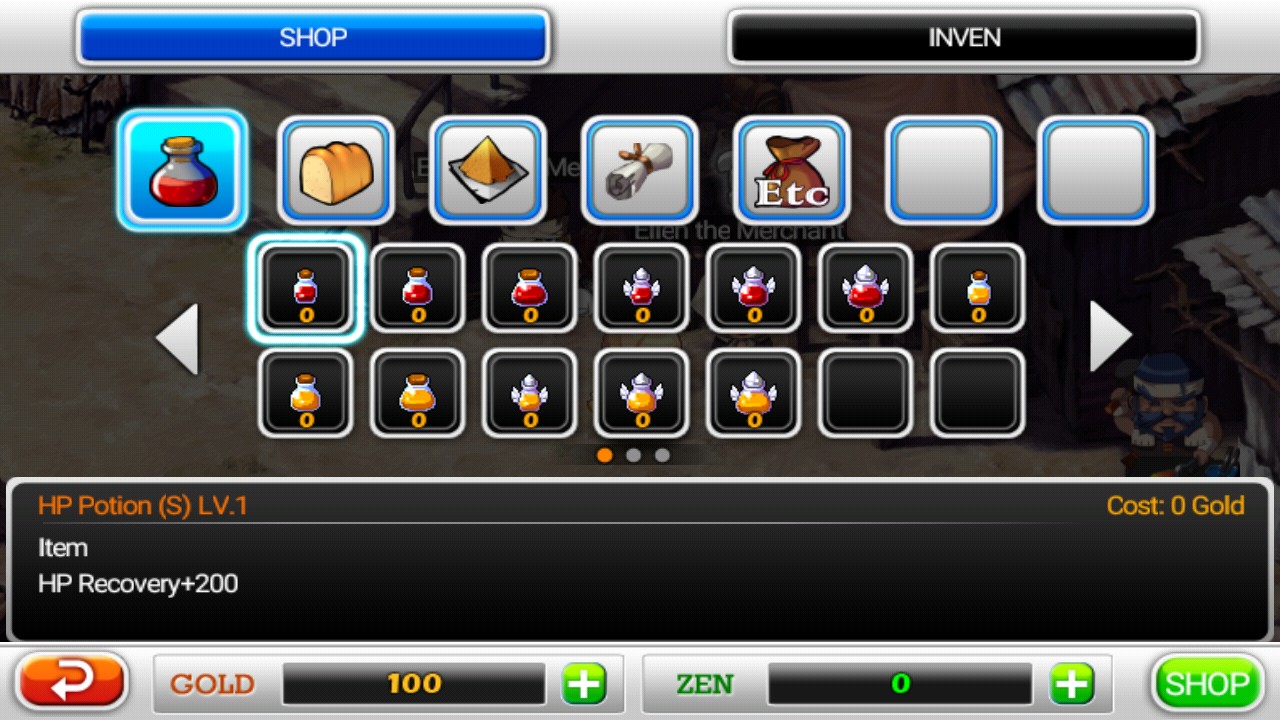Show the next page of items
This screenshot has height=720, width=1280.
point(1110,337)
